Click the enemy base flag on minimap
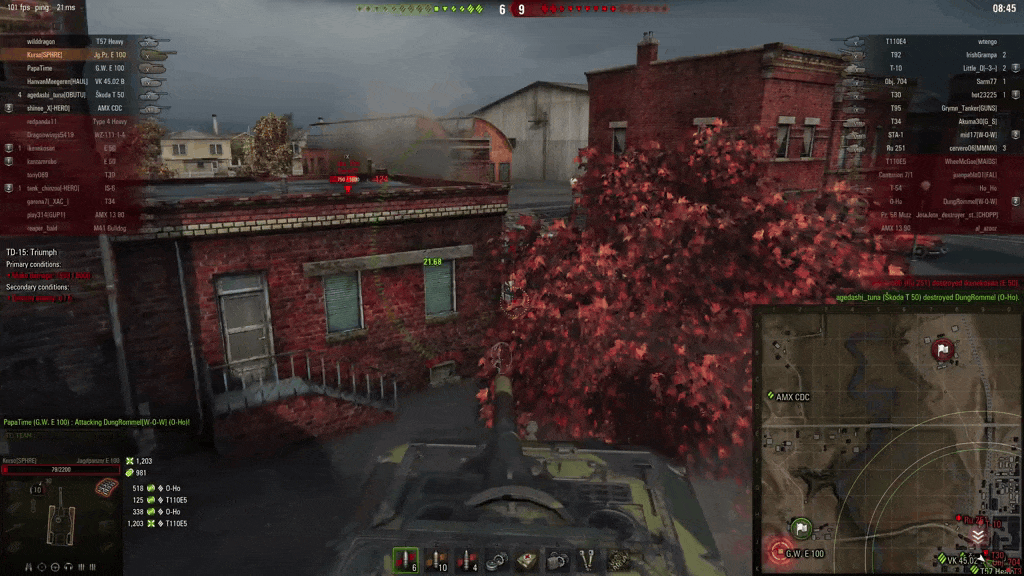 coord(942,350)
